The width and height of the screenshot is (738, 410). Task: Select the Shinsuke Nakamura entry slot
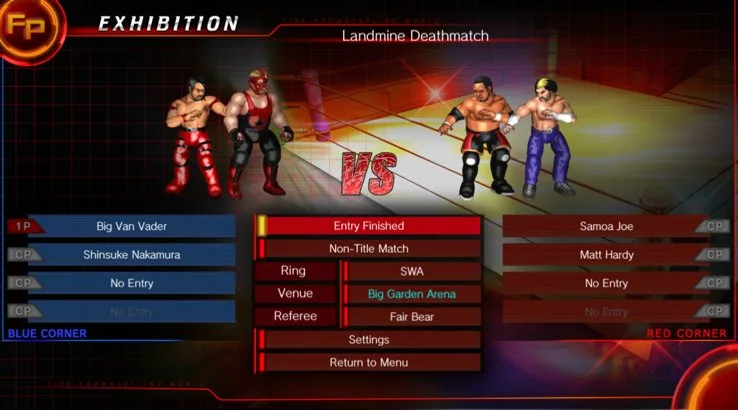click(x=131, y=255)
